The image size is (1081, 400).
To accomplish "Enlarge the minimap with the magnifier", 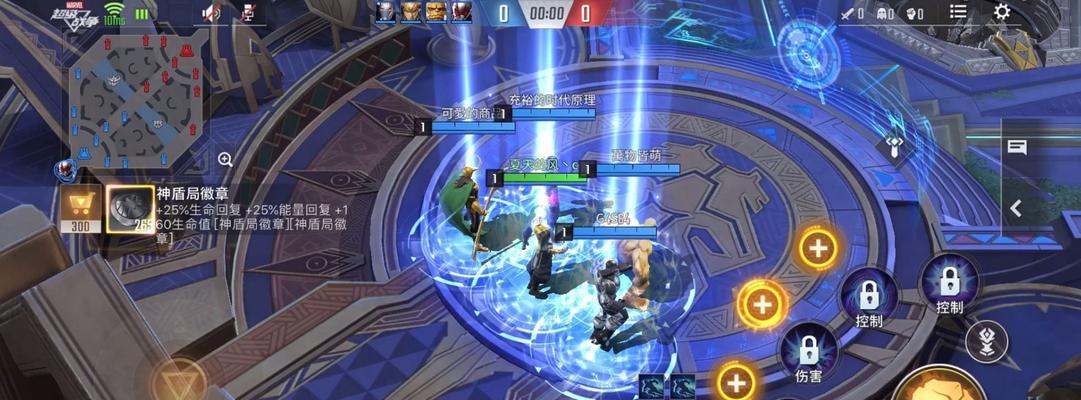I will pyautogui.click(x=225, y=159).
